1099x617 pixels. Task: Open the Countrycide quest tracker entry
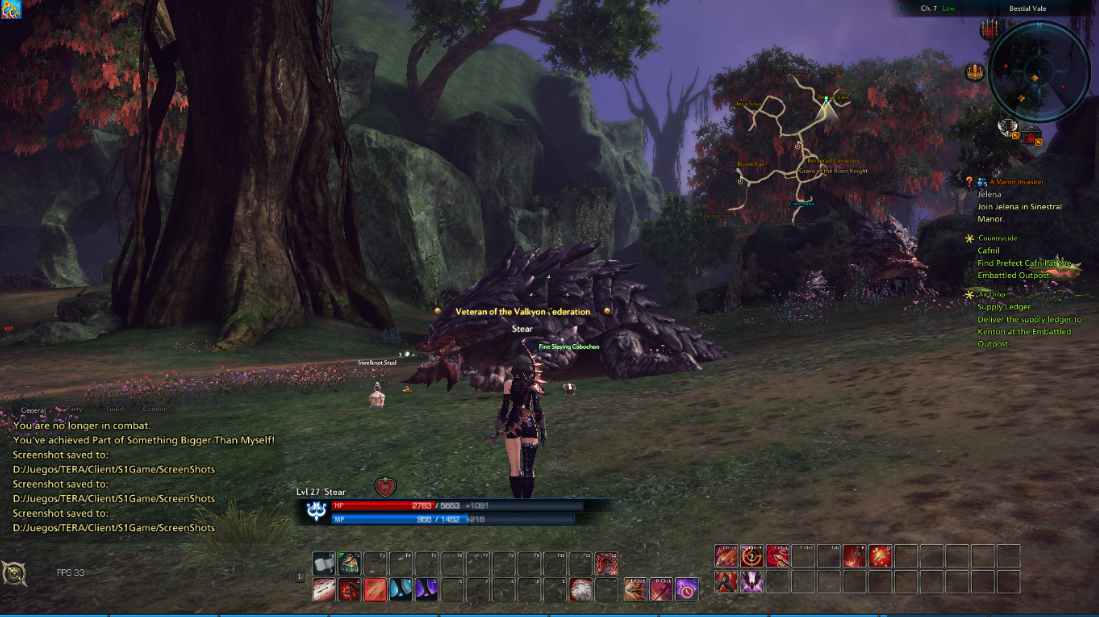point(997,238)
